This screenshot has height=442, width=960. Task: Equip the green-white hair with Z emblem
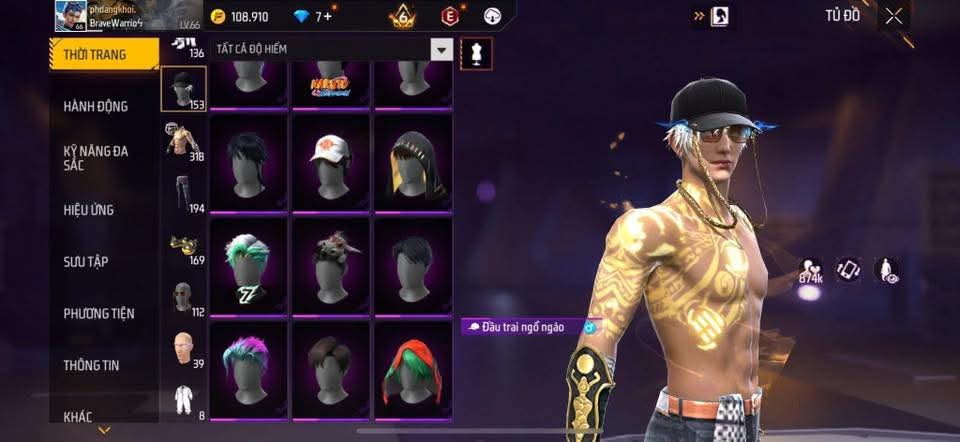pos(249,266)
